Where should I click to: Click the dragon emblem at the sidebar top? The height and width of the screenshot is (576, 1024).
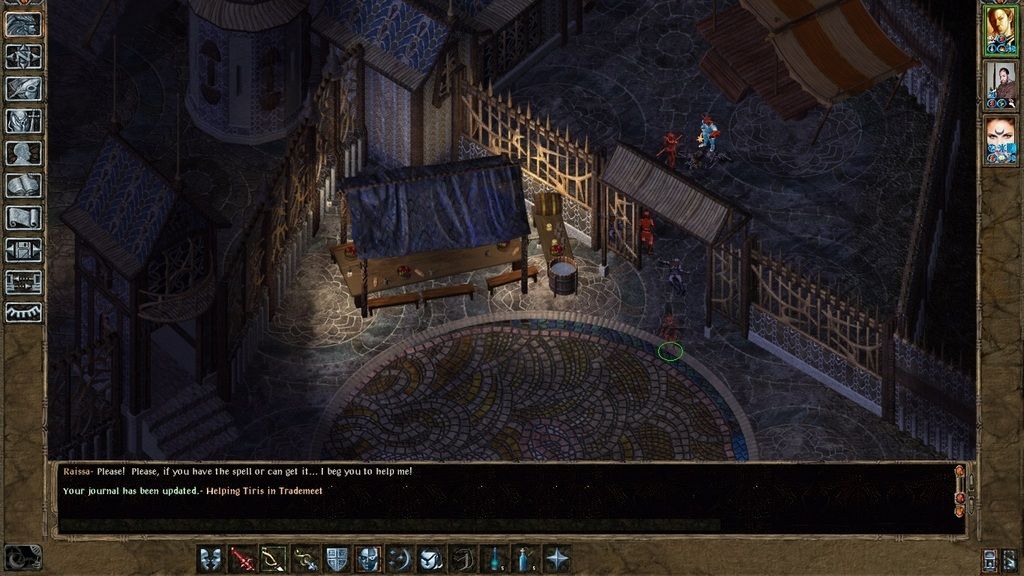pos(23,24)
